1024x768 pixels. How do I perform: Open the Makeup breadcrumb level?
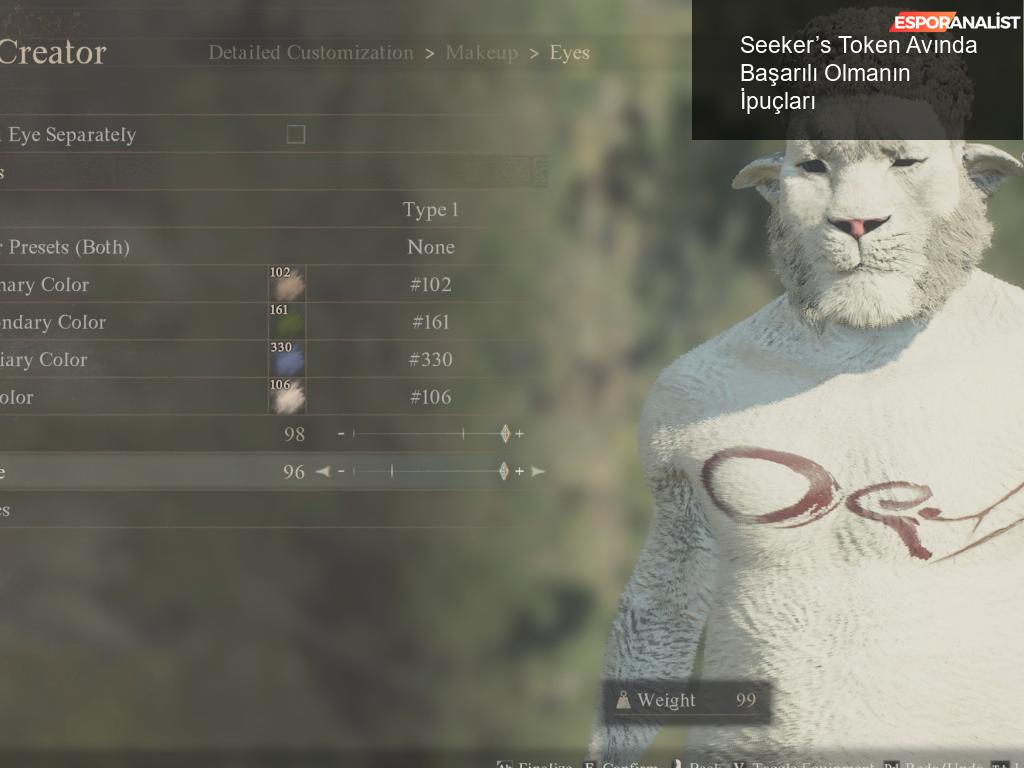tap(481, 53)
